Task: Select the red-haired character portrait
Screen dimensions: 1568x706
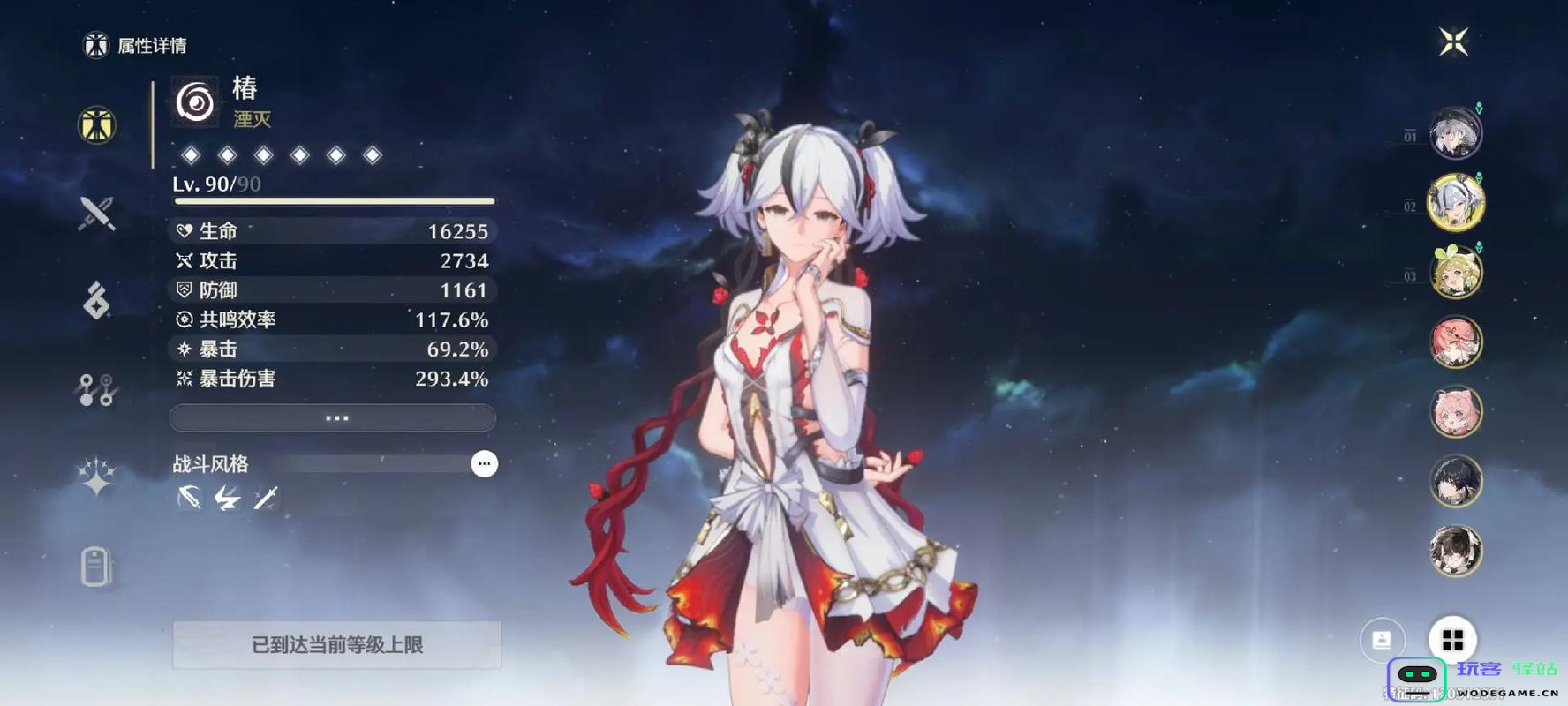Action: click(x=1455, y=342)
